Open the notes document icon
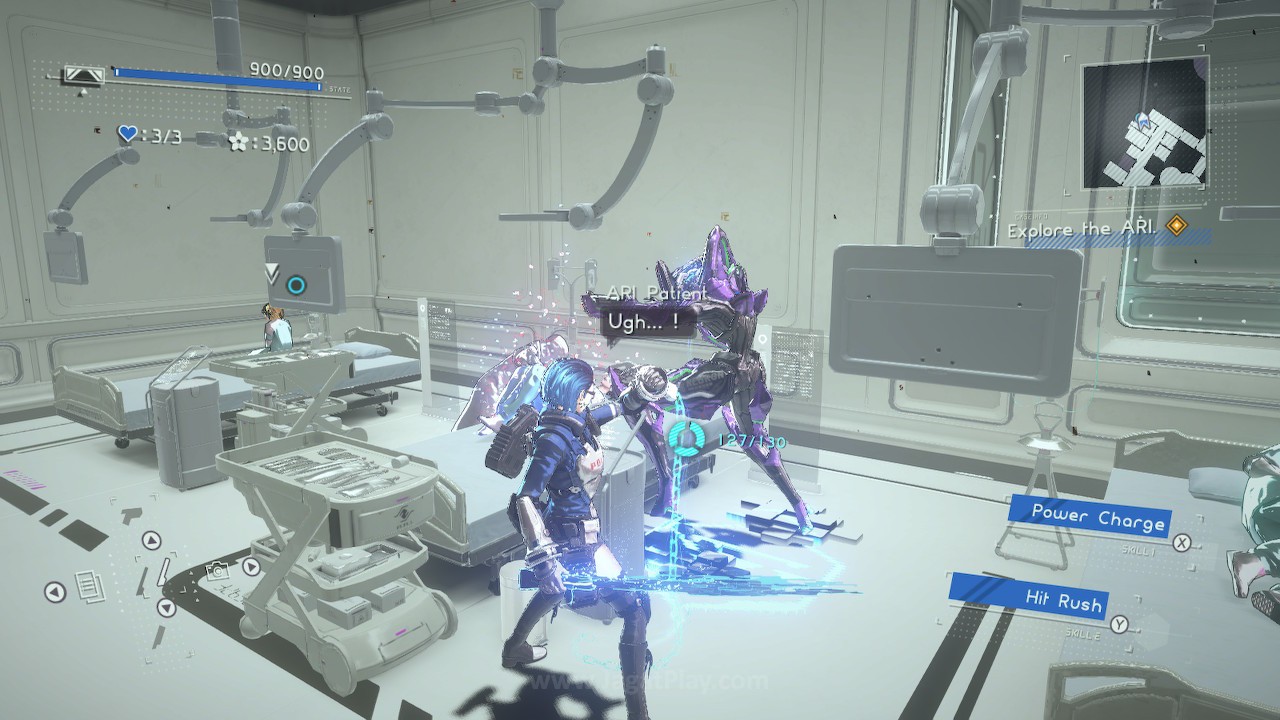This screenshot has height=720, width=1280. 88,584
